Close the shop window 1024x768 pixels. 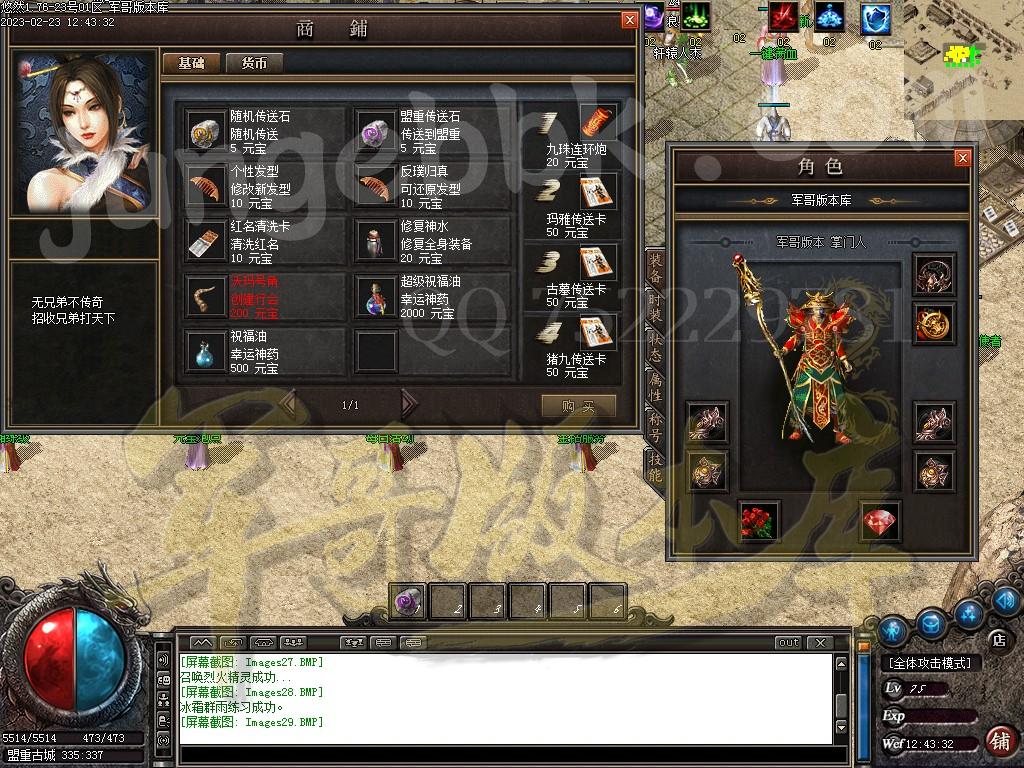629,20
